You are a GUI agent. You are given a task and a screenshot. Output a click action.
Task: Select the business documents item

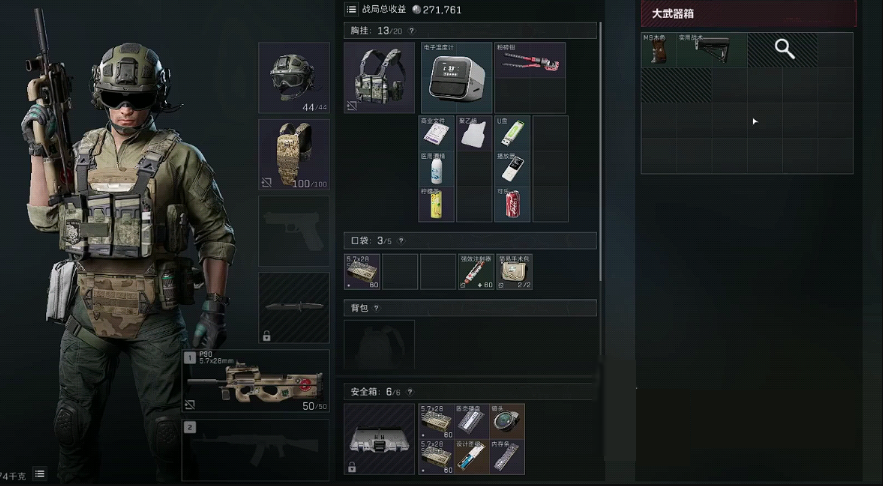[437, 133]
